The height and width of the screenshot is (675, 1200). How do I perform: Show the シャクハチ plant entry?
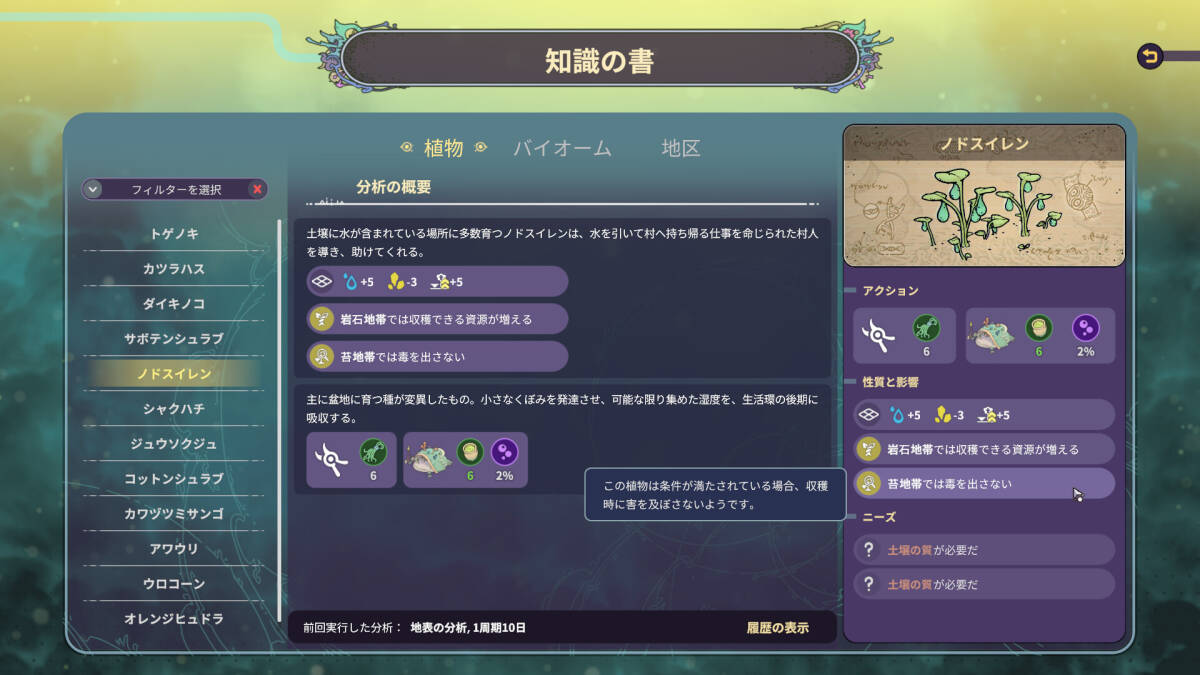click(174, 409)
